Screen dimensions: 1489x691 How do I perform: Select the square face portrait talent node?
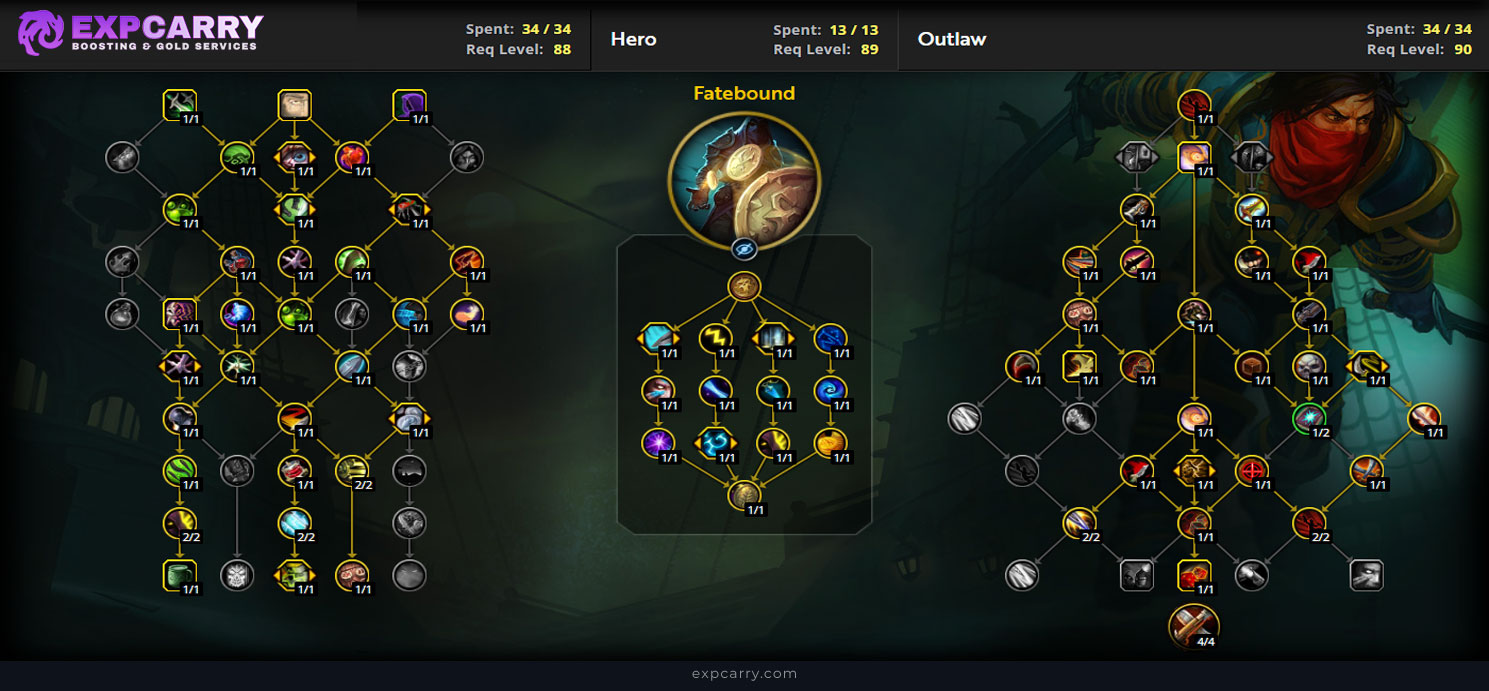294,105
